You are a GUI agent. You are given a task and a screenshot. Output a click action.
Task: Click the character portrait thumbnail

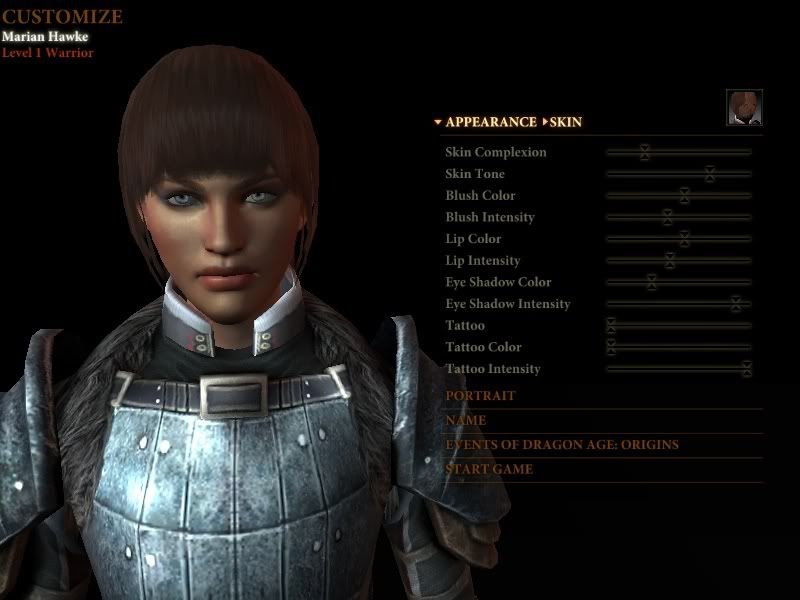click(x=744, y=107)
